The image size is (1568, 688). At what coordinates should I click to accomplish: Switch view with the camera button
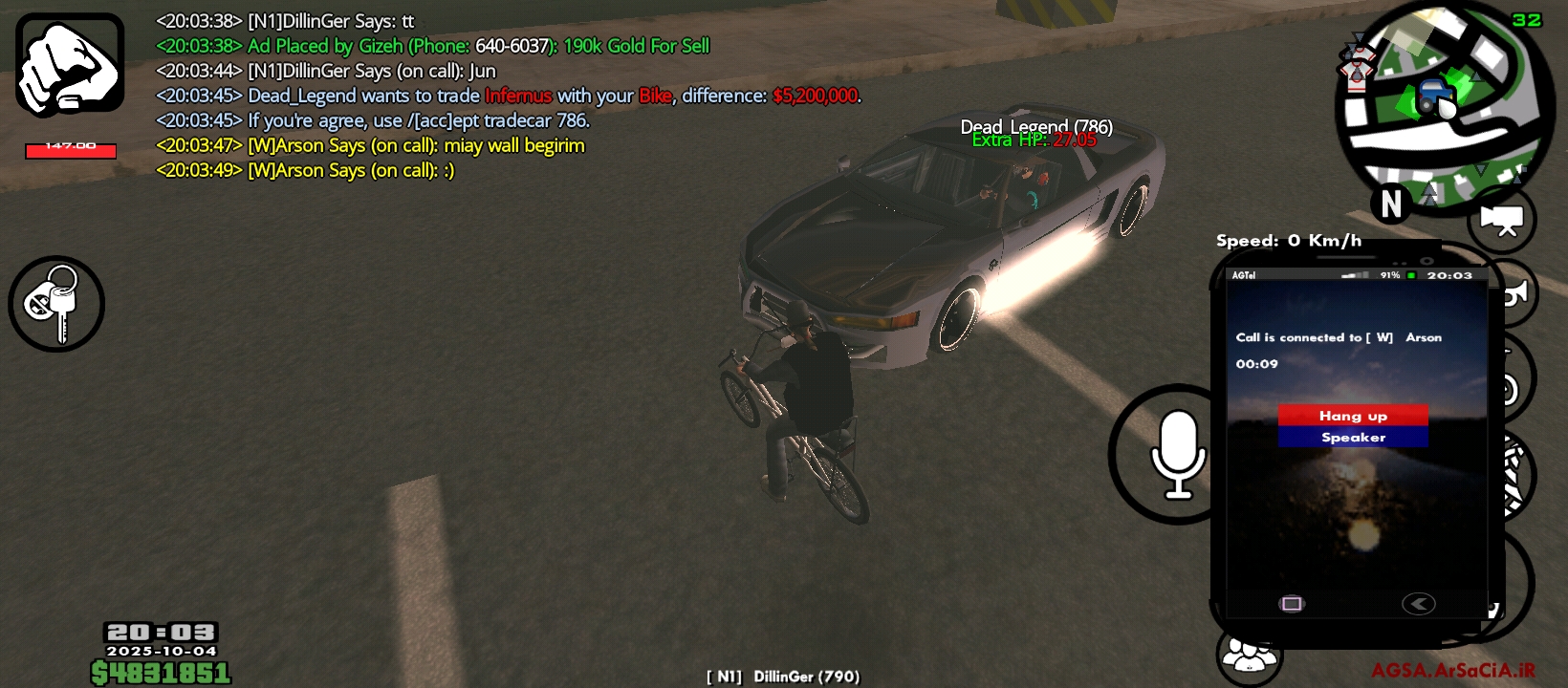(x=1502, y=221)
